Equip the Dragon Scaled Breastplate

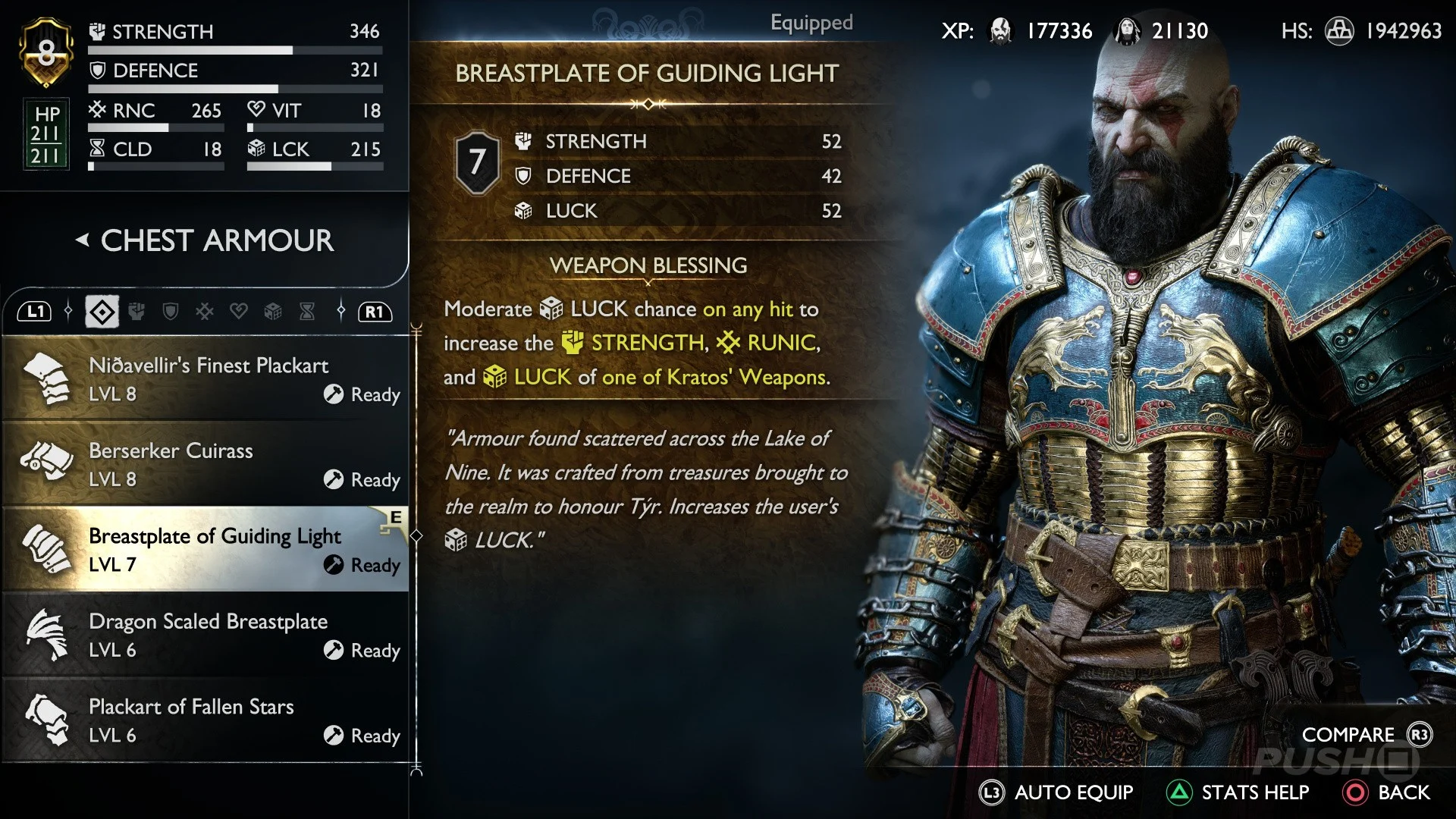point(205,635)
